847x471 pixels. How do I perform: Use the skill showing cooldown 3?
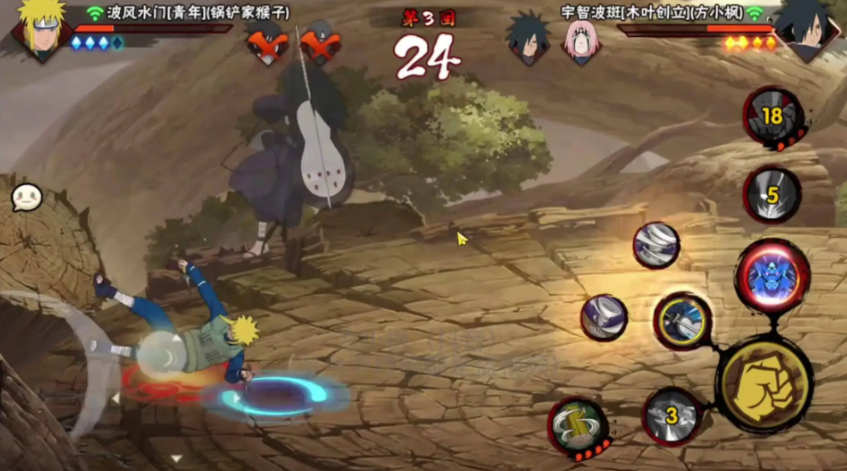672,415
